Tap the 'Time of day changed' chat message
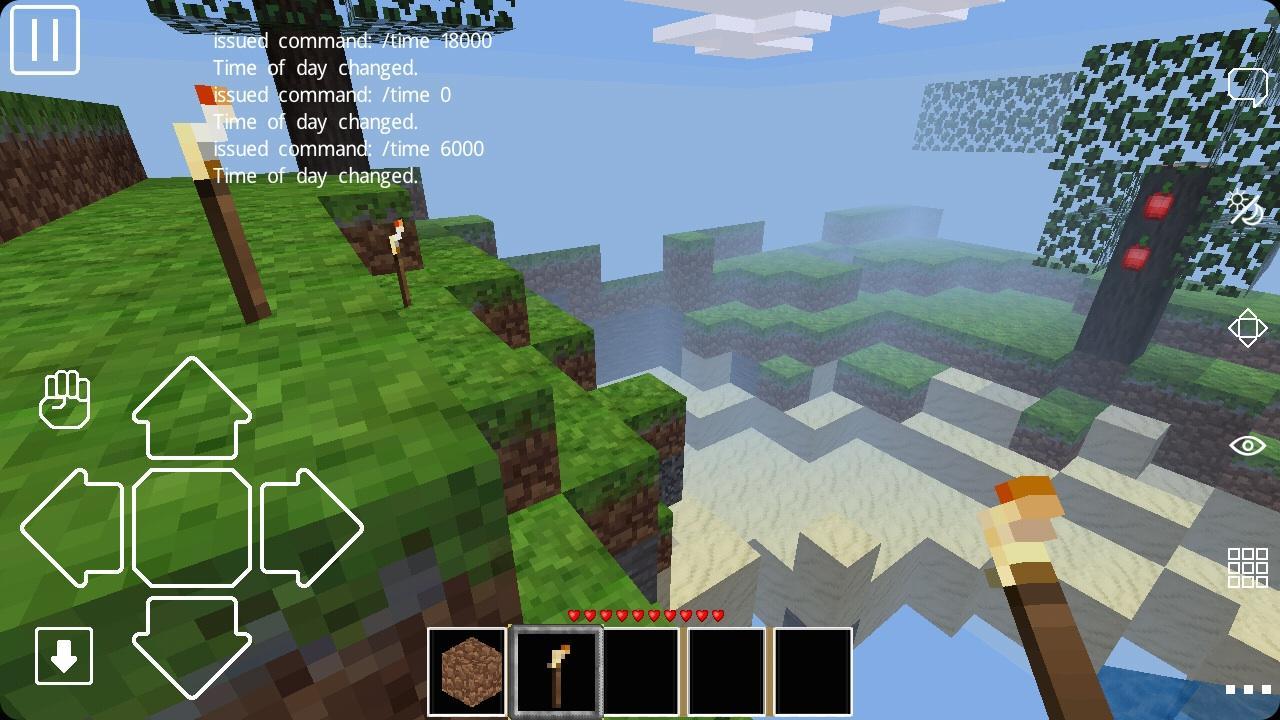 316,177
